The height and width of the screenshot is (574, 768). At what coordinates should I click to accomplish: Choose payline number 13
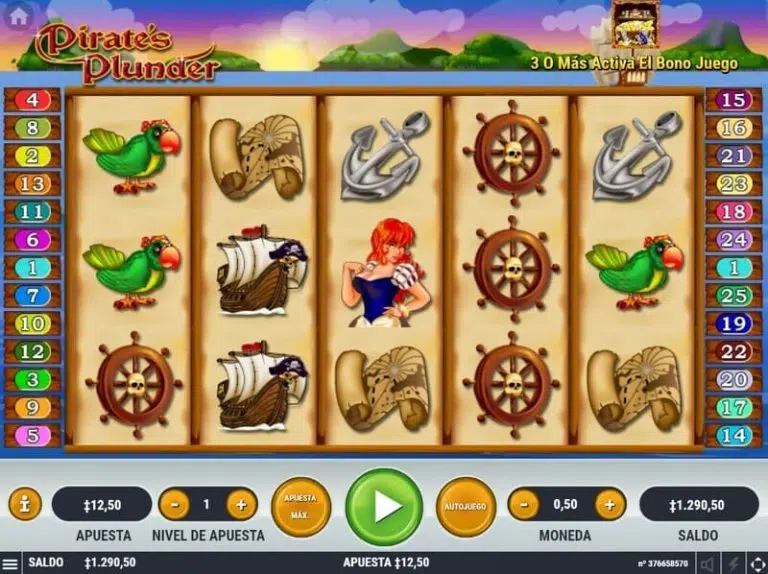pos(32,184)
